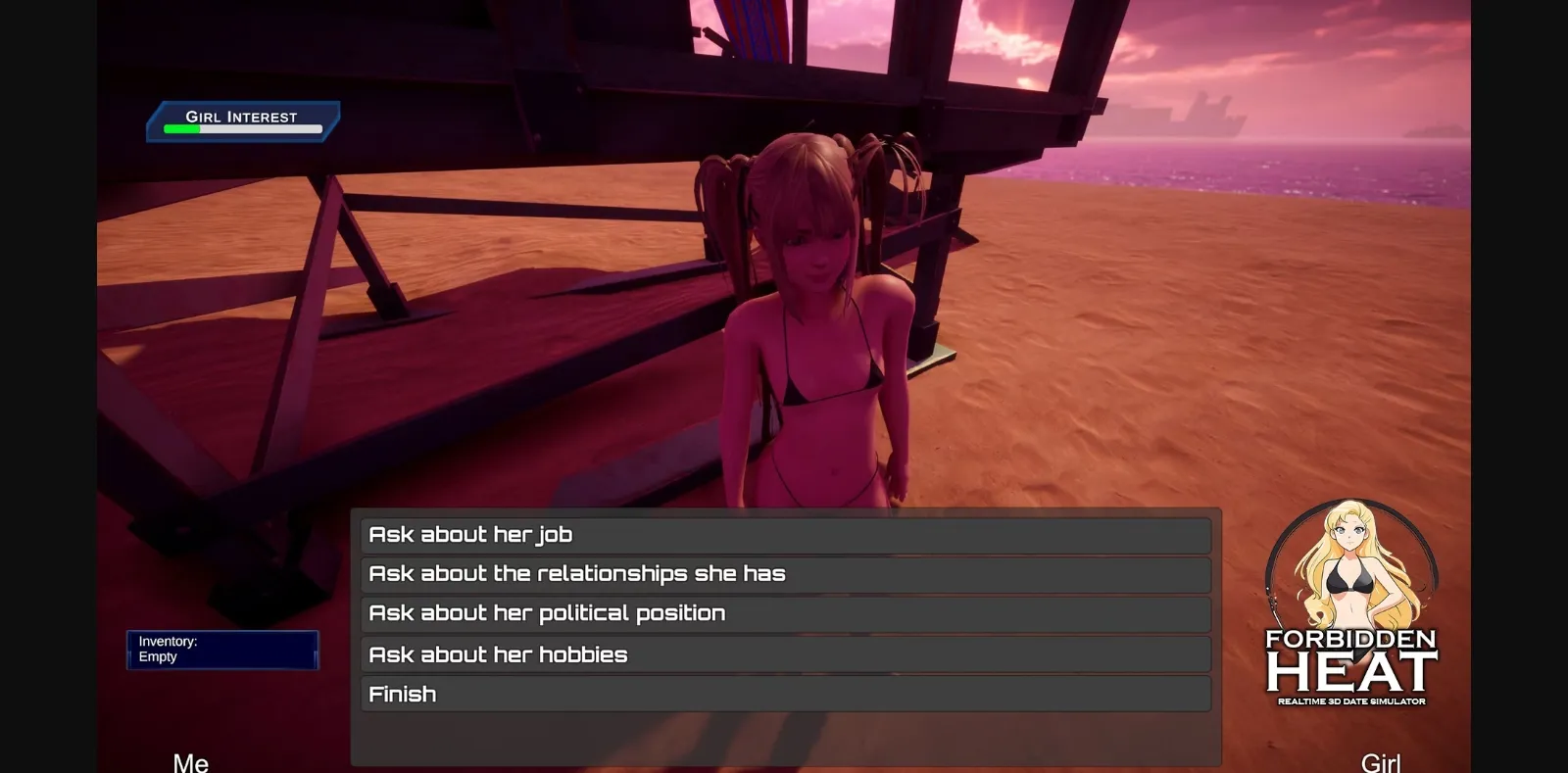Click the "Me" speaker label
Viewport: 1568px width, 773px height.
pos(192,760)
